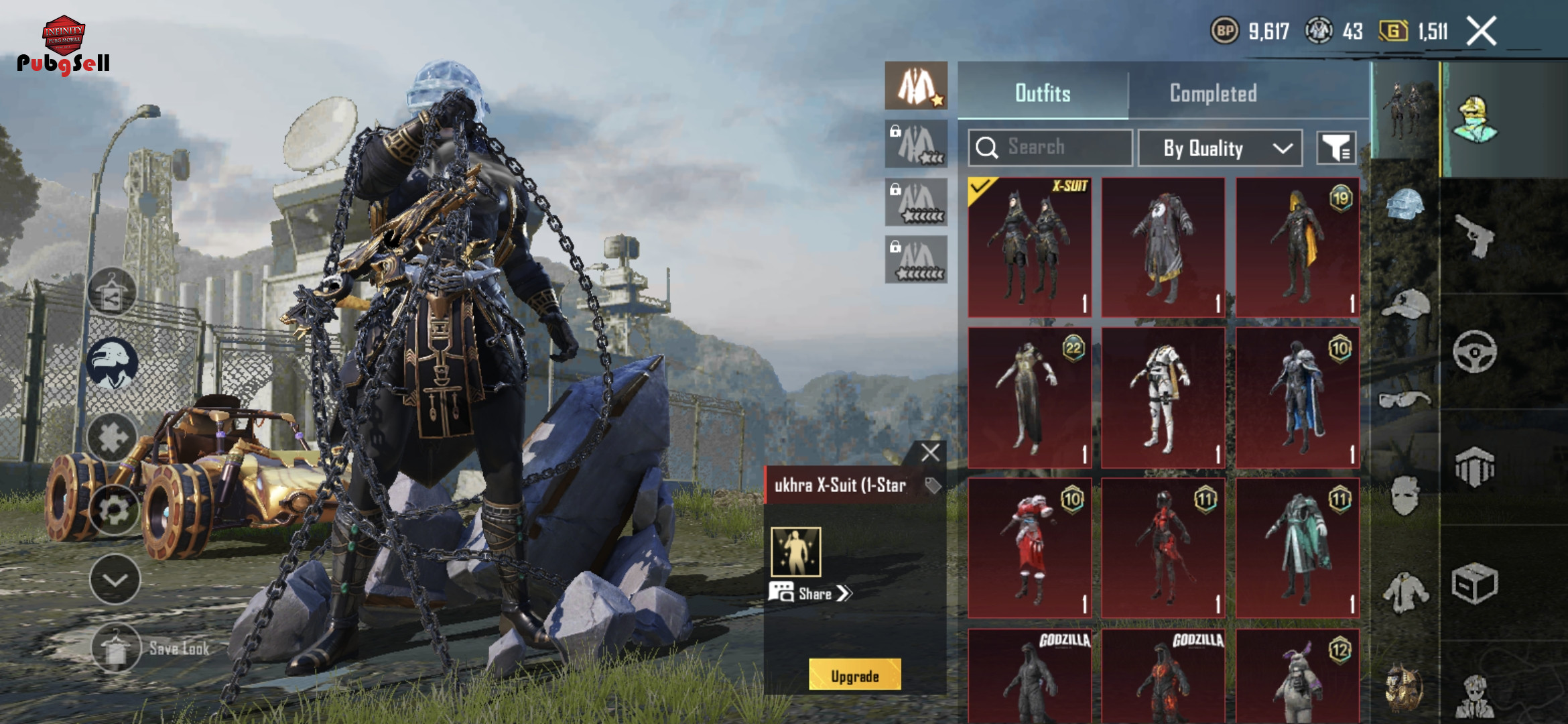Select the Outfits tab
The image size is (1568, 724).
click(1043, 93)
